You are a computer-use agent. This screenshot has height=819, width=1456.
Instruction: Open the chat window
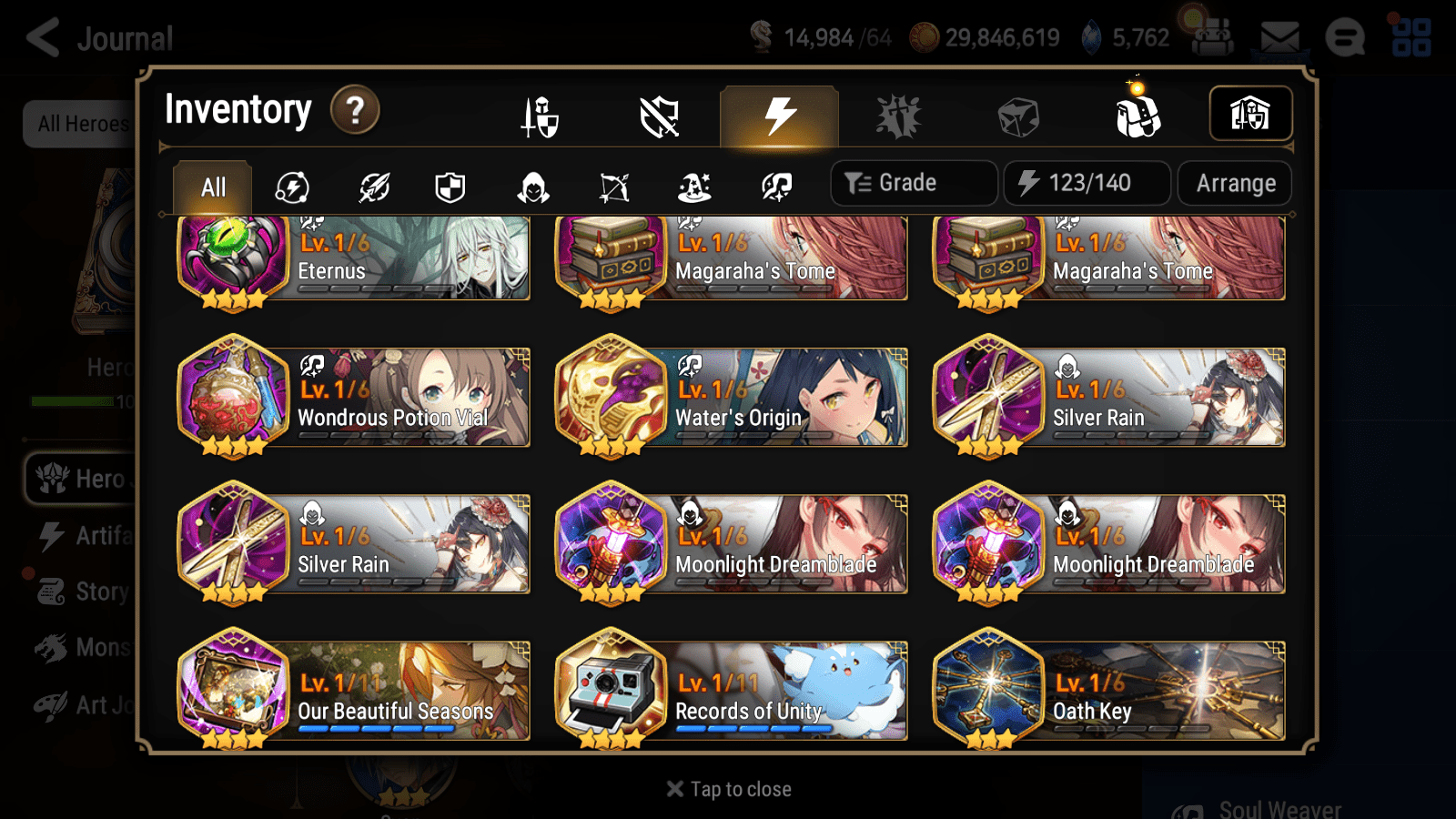coord(1345,38)
